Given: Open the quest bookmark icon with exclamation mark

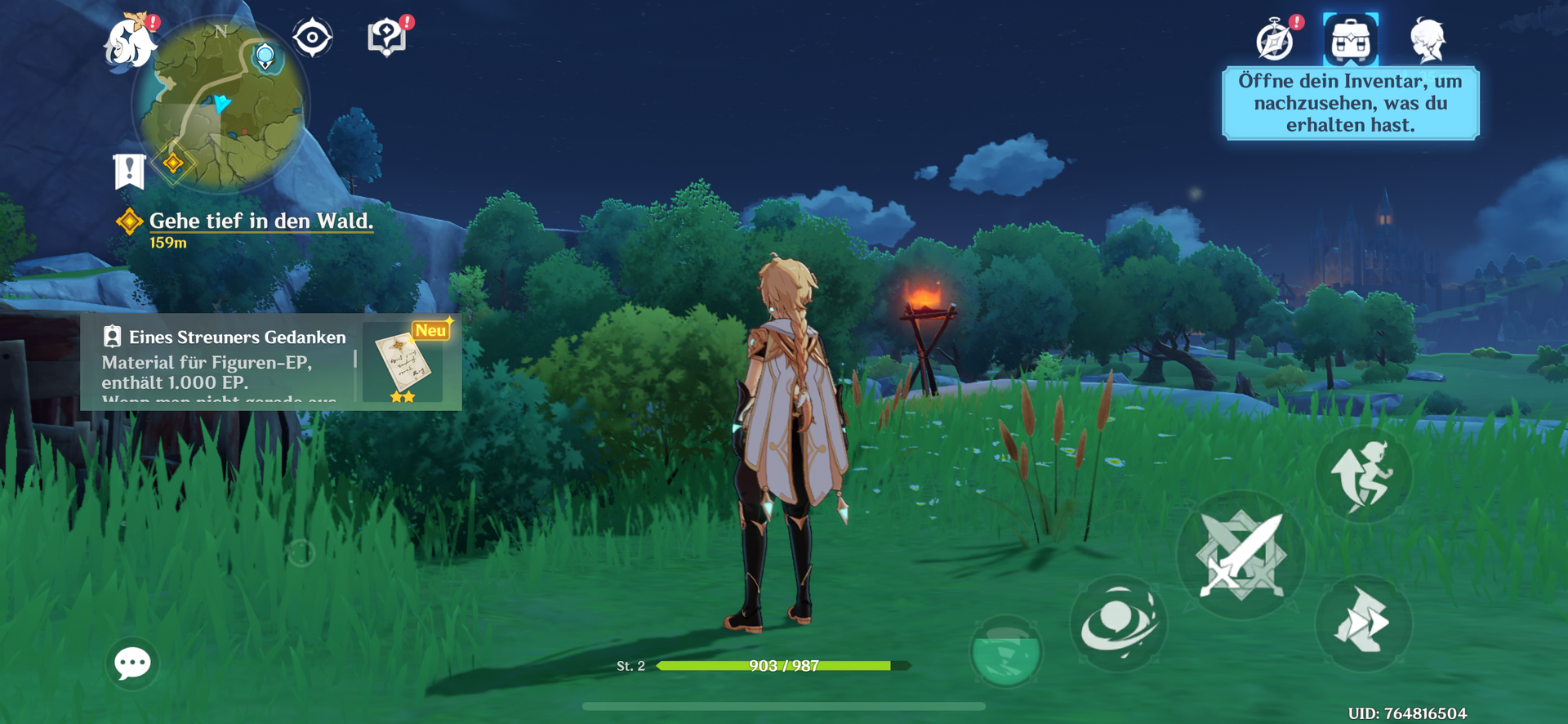Looking at the screenshot, I should (129, 171).
